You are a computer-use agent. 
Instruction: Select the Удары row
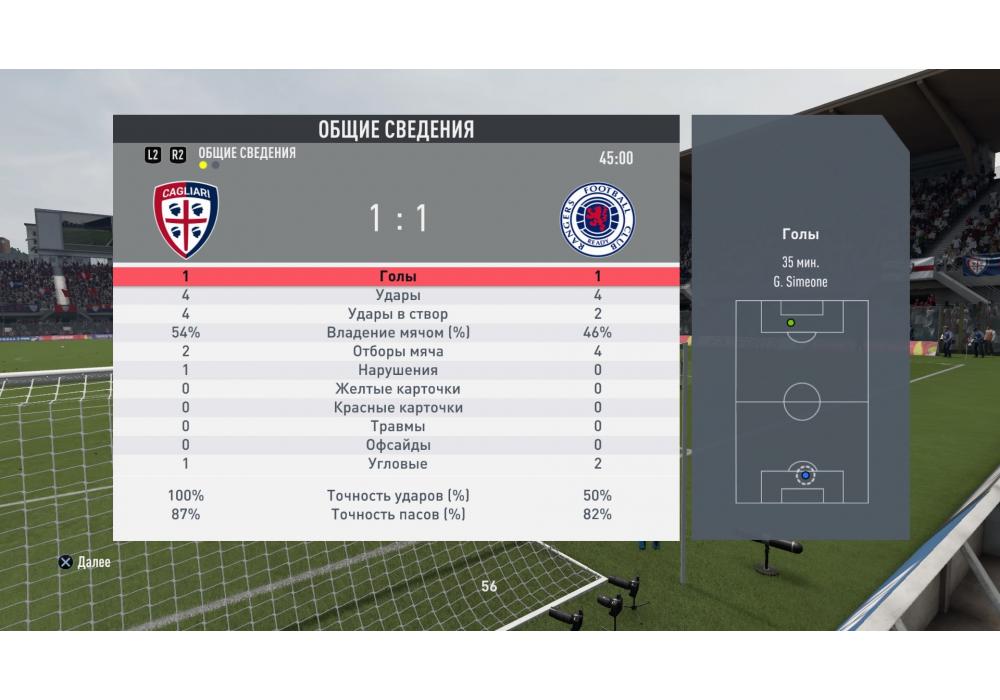pyautogui.click(x=398, y=296)
